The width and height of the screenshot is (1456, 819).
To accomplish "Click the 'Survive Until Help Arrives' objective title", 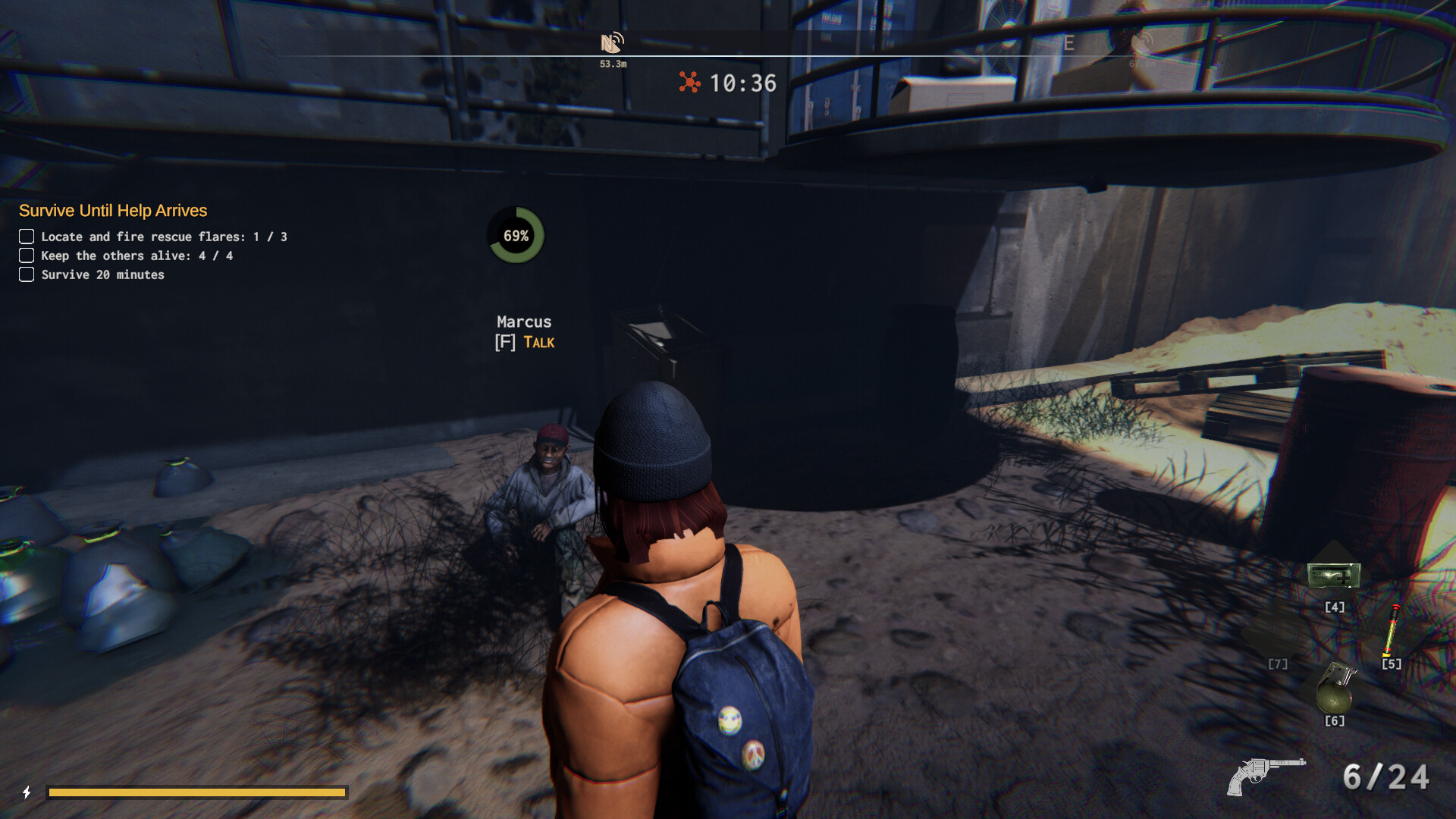I will pos(113,211).
